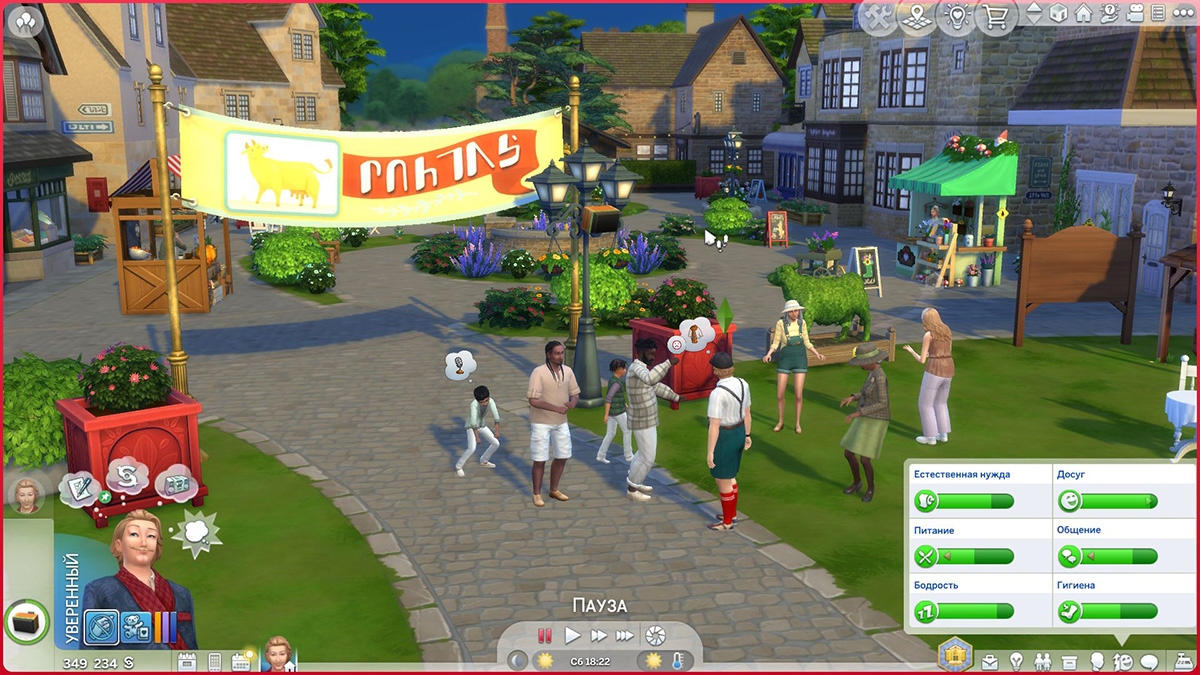Click the home camera button
Viewport: 1200px width, 675px height.
[1083, 14]
